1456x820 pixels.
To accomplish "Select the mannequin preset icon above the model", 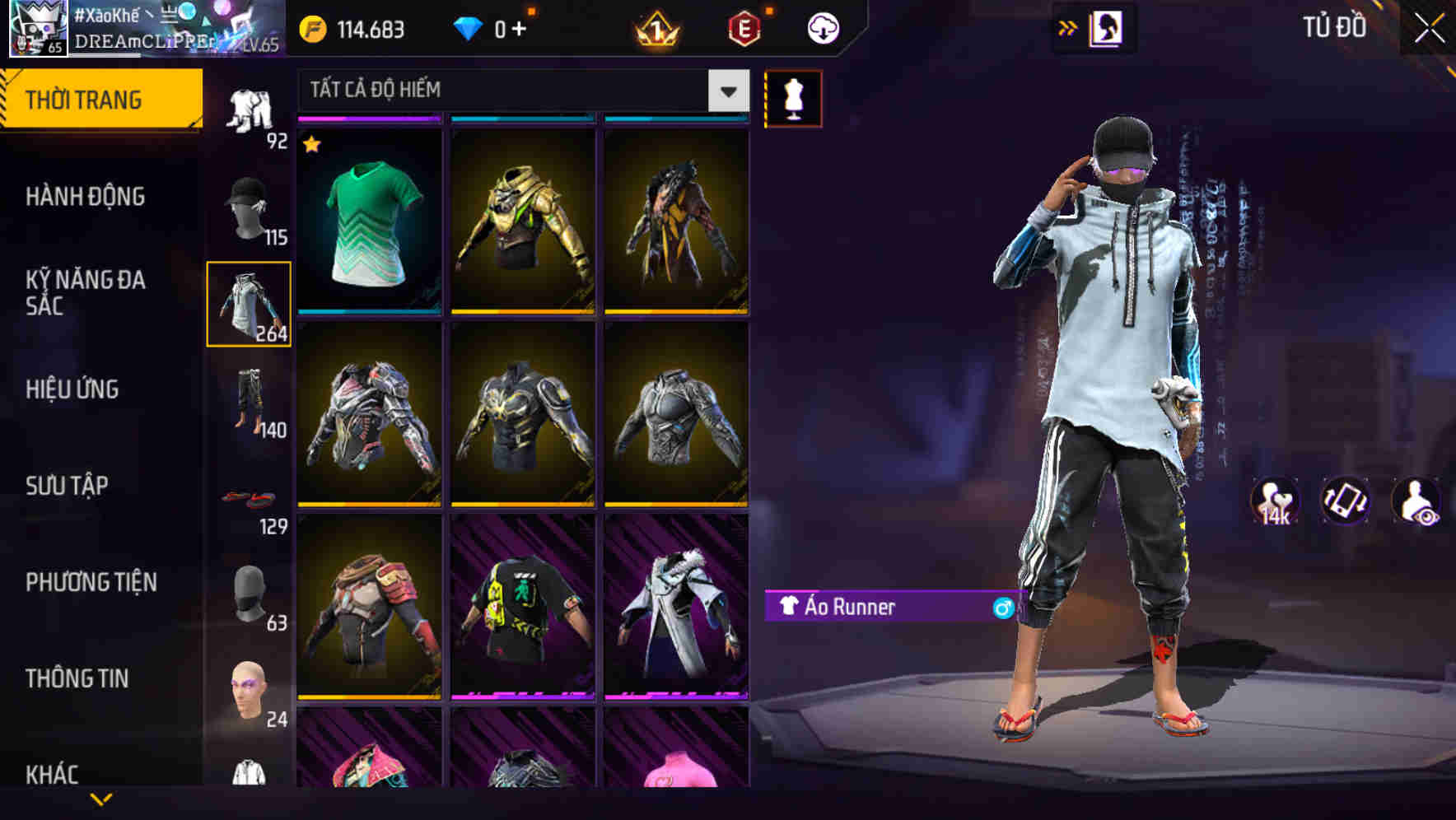I will pos(793,98).
